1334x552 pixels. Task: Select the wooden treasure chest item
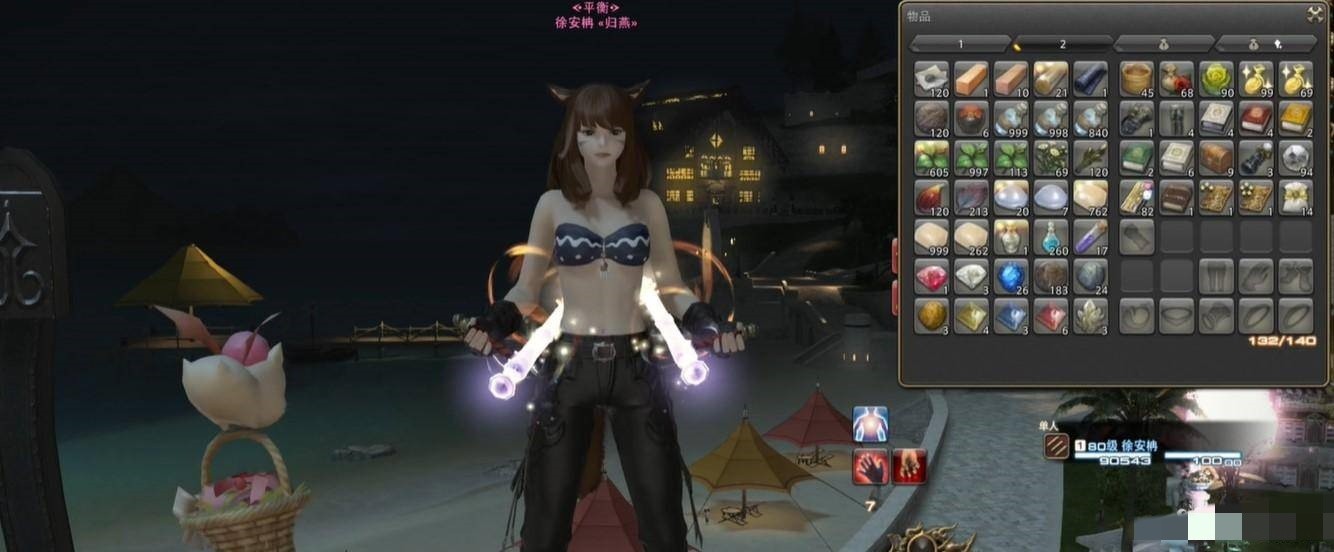[1215, 158]
